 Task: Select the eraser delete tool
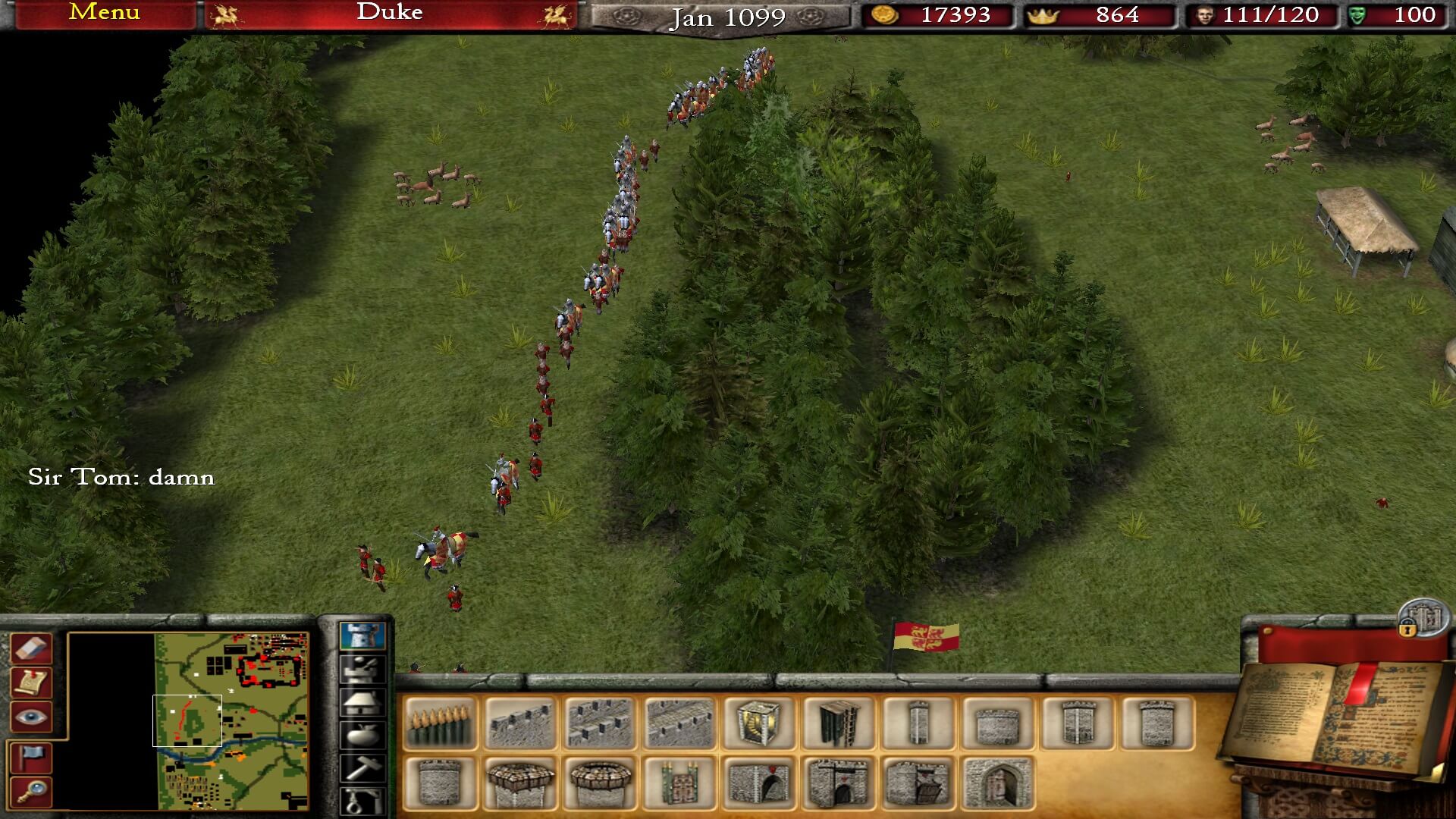point(32,648)
